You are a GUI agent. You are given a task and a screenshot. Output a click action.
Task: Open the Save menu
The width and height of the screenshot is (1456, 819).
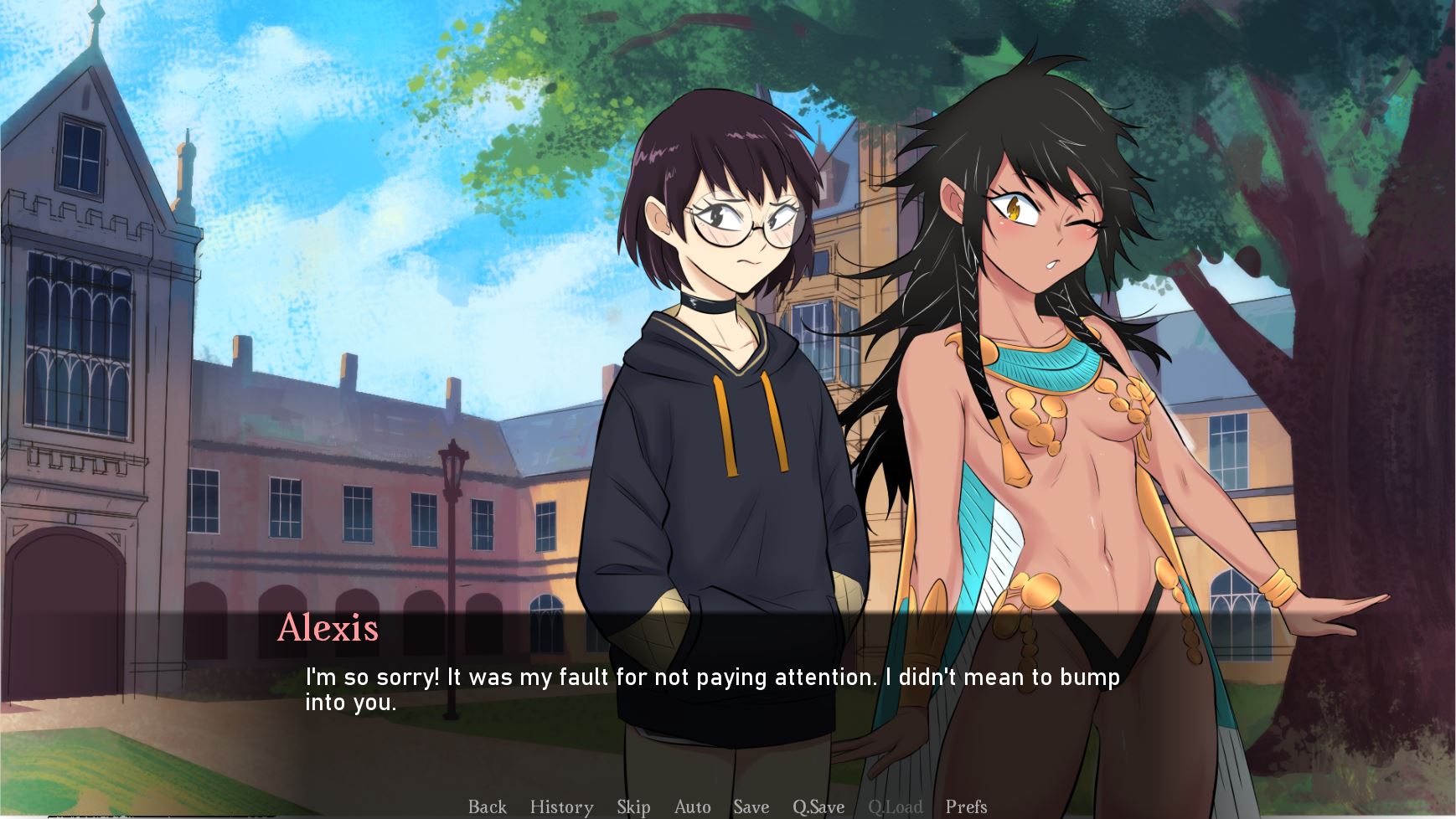[751, 806]
